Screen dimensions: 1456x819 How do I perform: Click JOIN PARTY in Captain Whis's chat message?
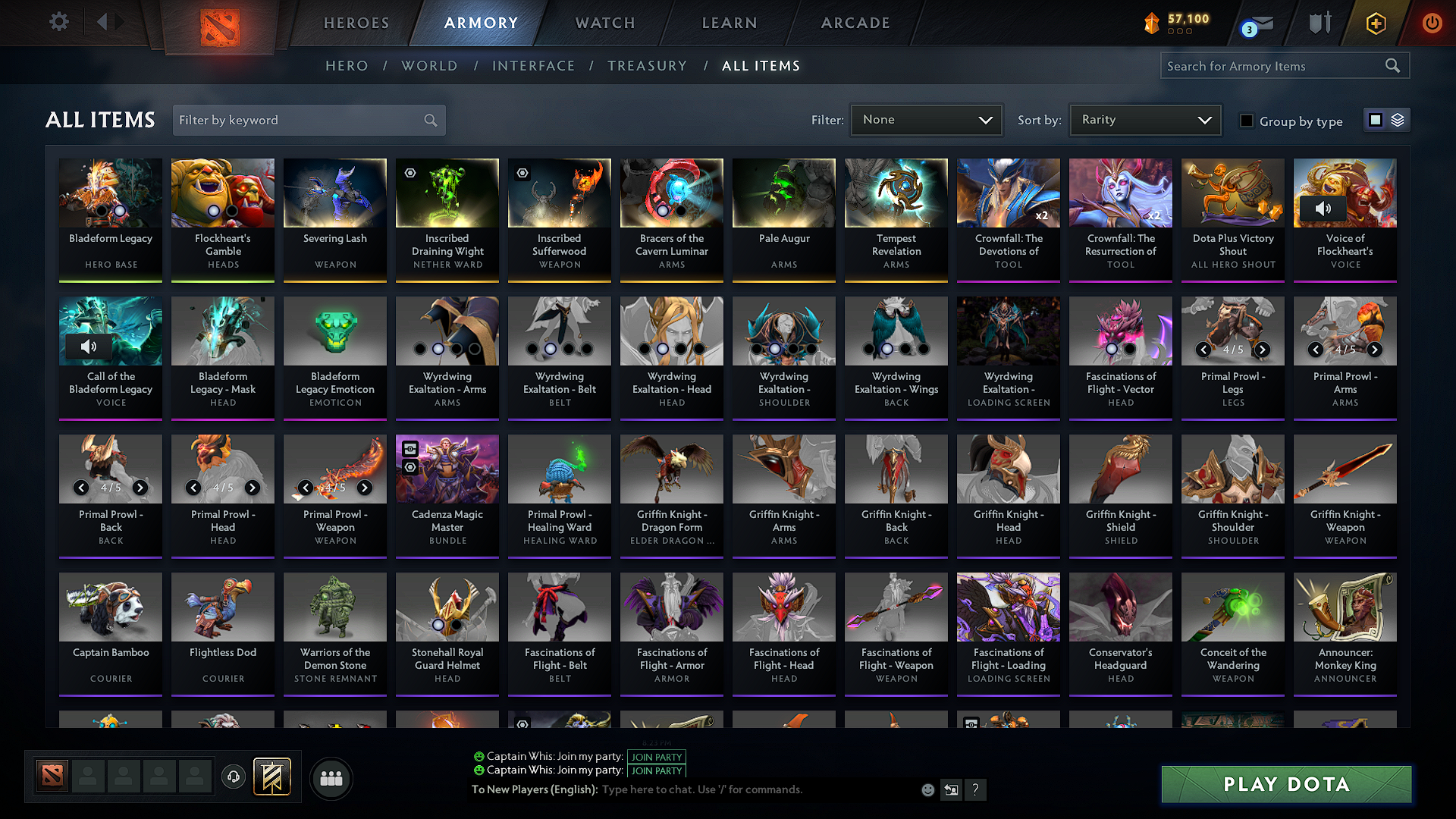click(657, 757)
